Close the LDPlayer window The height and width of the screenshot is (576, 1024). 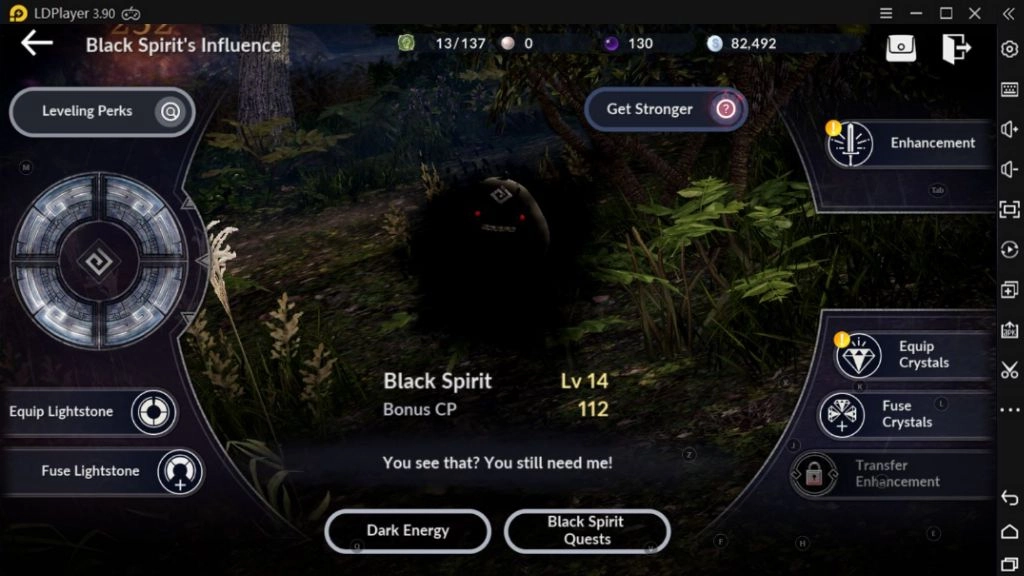tap(975, 13)
